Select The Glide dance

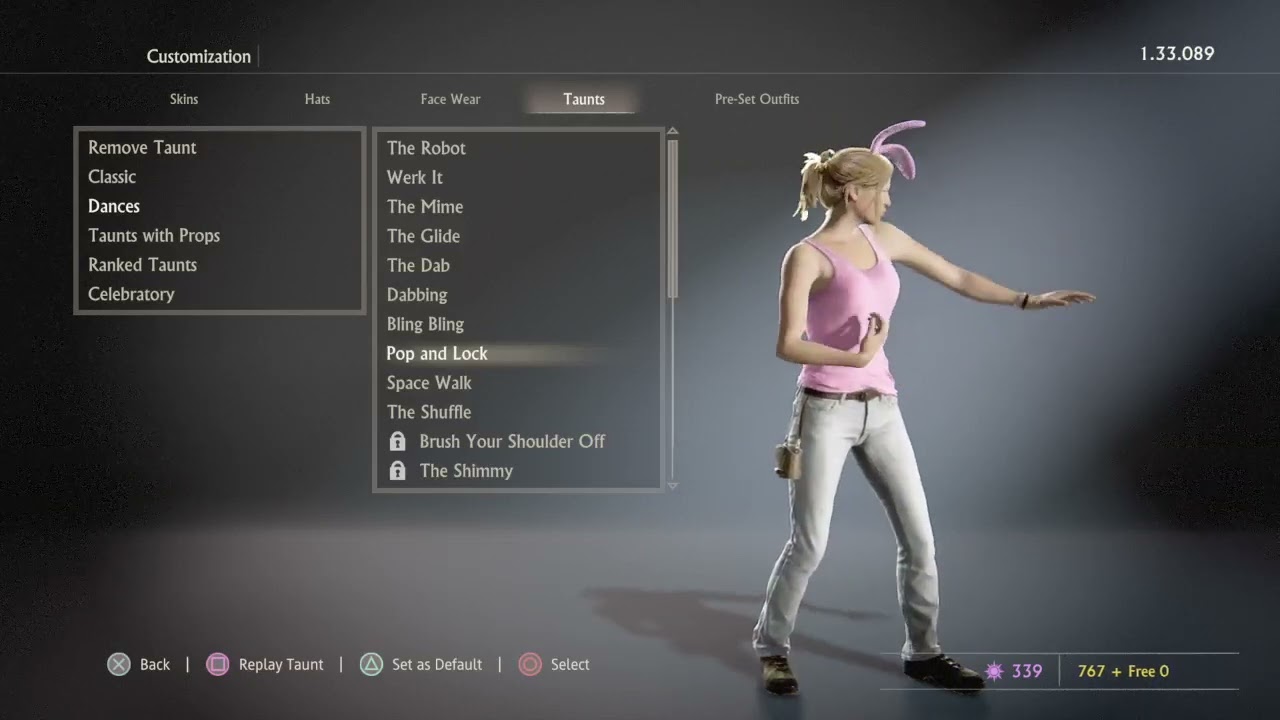[423, 236]
